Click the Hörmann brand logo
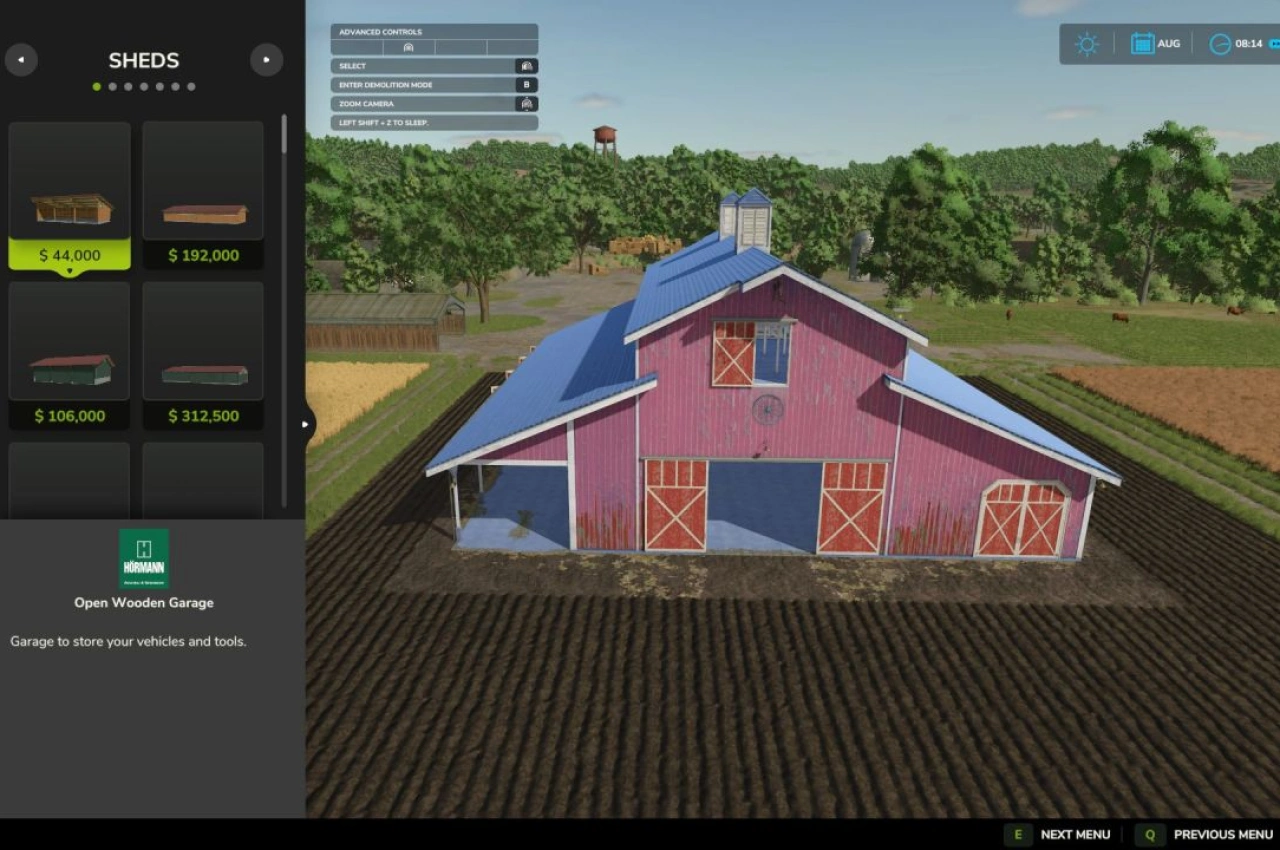 (x=143, y=557)
